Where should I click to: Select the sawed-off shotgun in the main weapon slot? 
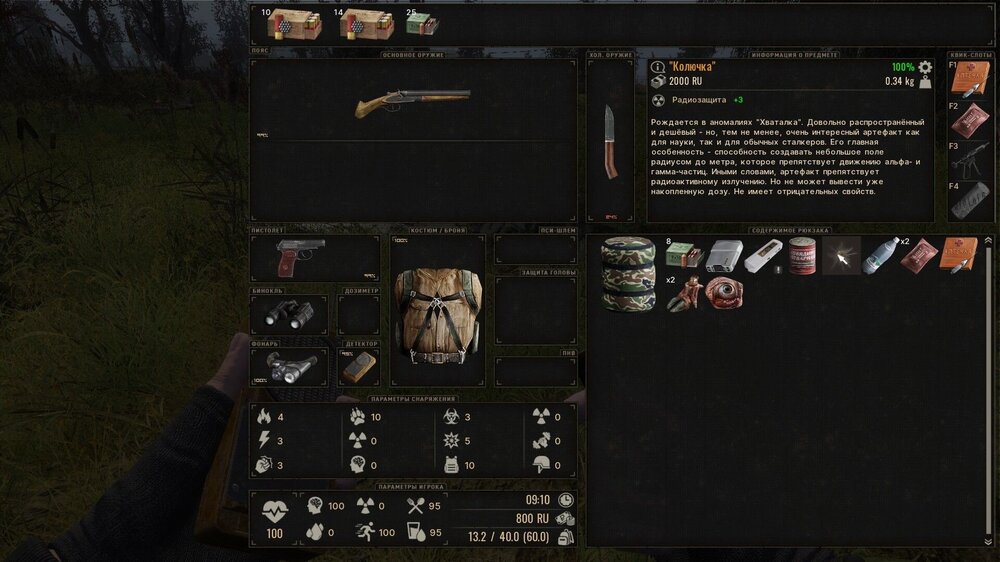[x=413, y=103]
